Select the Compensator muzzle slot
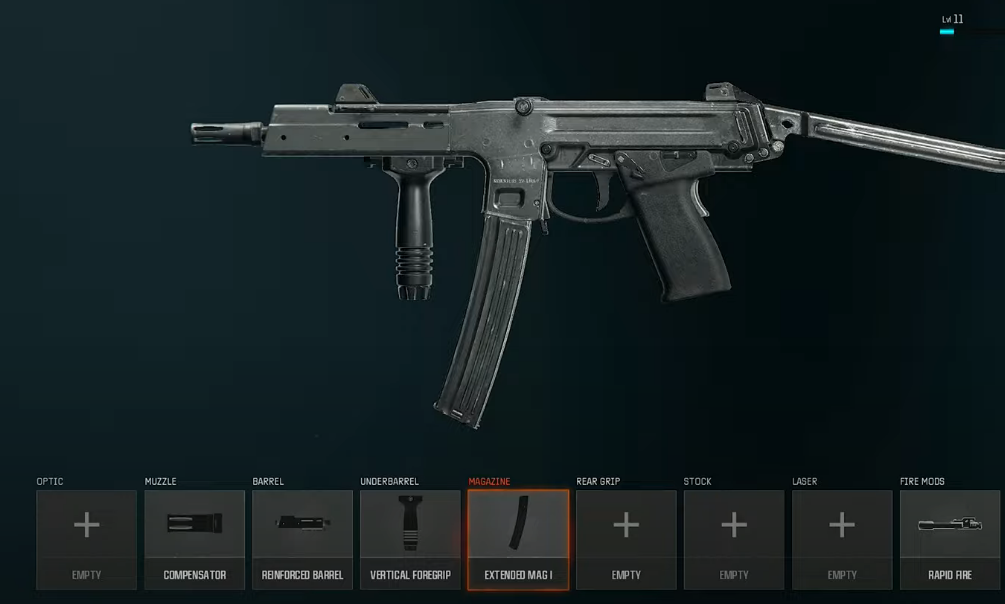1005x604 pixels. click(x=194, y=539)
